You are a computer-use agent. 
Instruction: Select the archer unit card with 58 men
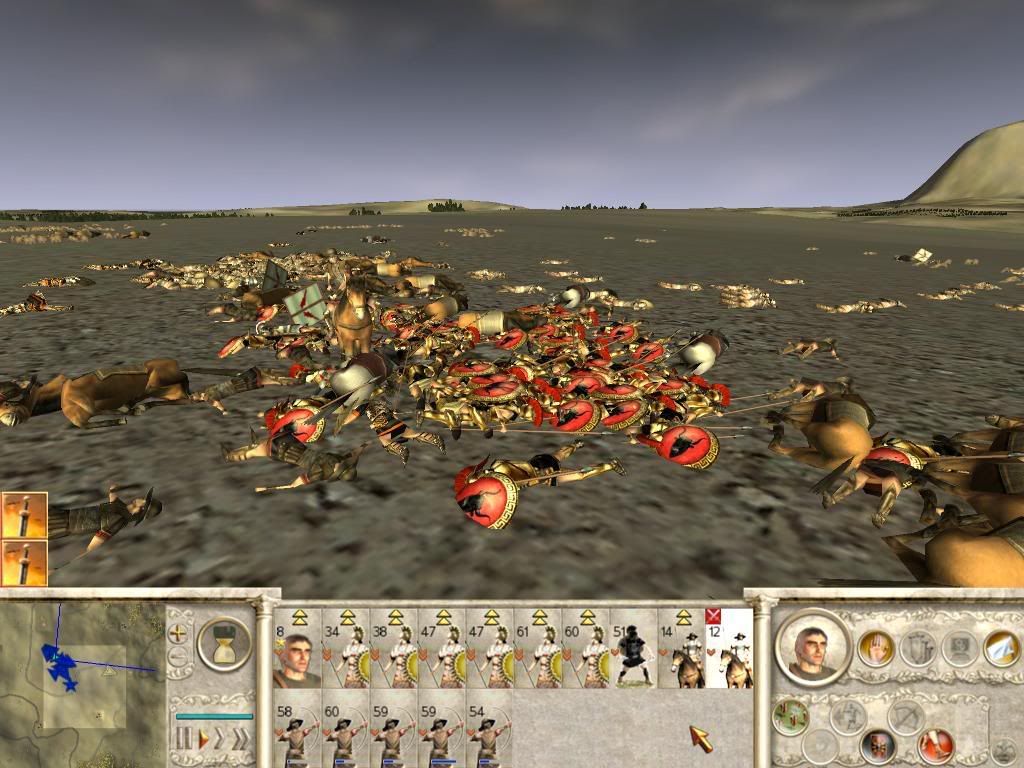(x=296, y=730)
